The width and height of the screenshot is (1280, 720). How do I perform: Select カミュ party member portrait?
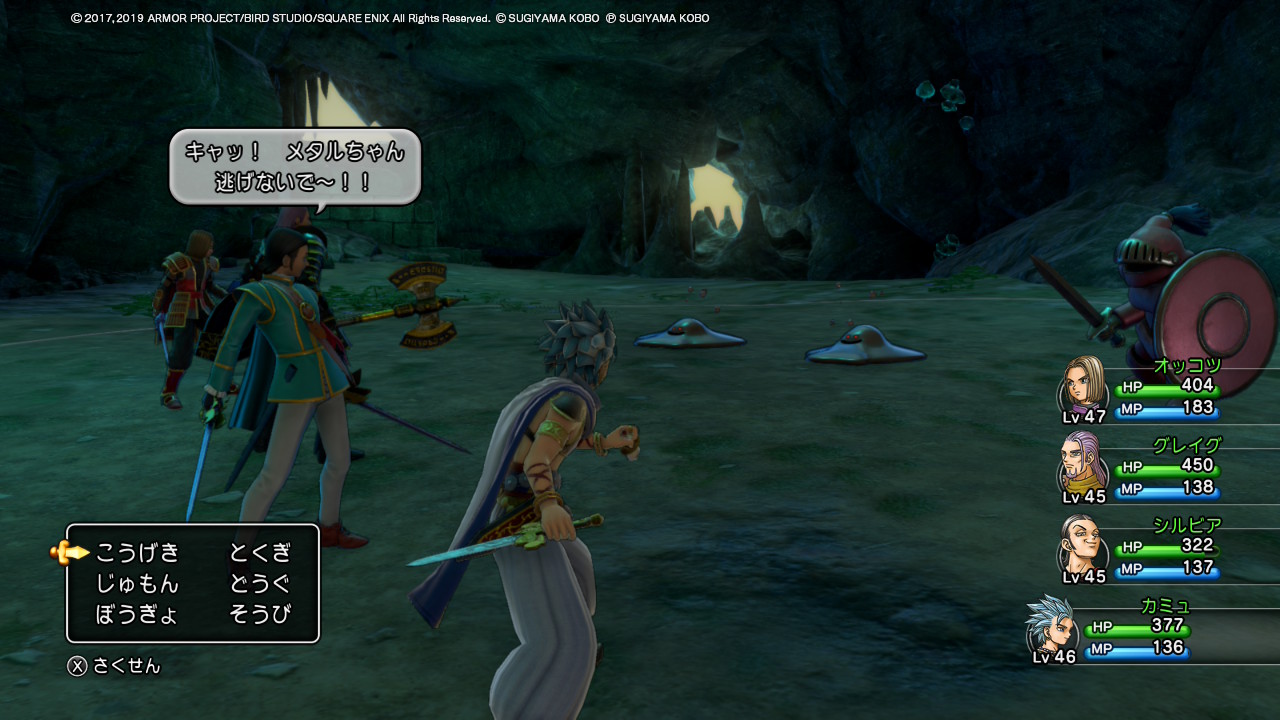point(1050,625)
